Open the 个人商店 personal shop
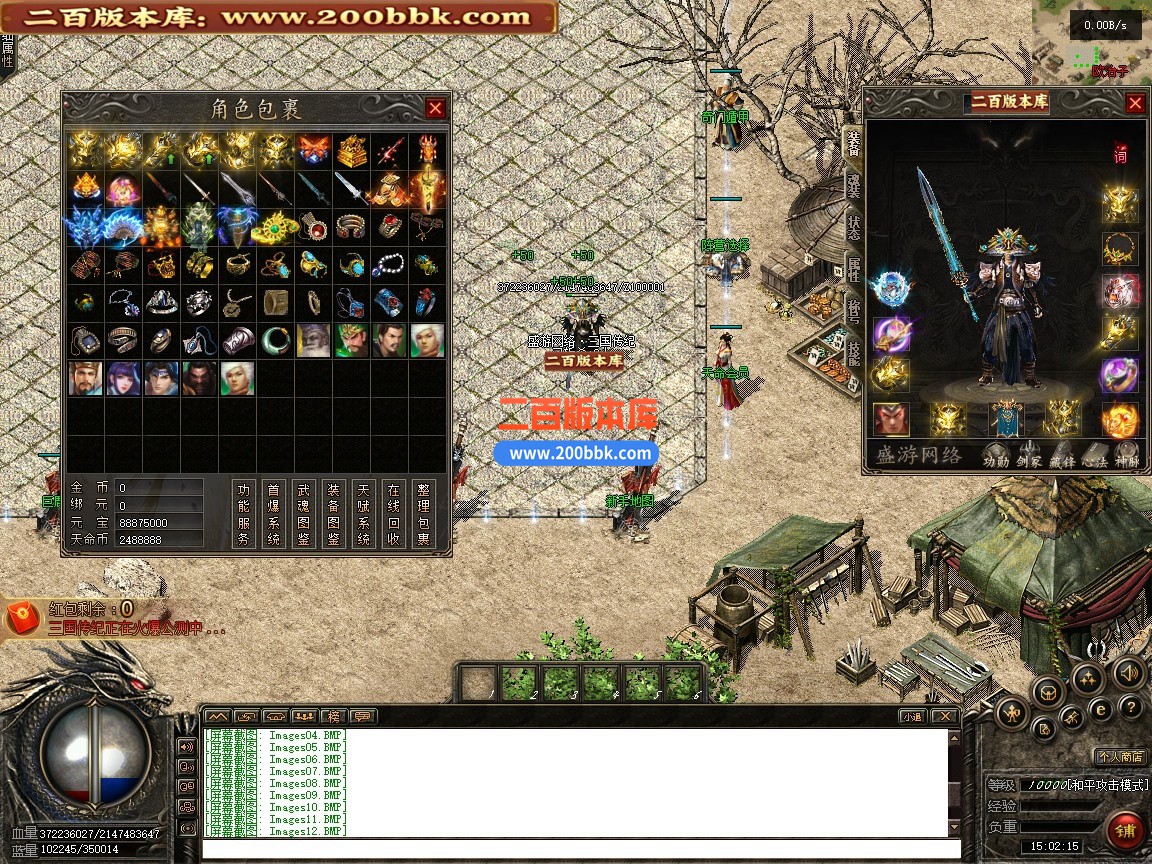The width and height of the screenshot is (1152, 864). tap(1120, 756)
